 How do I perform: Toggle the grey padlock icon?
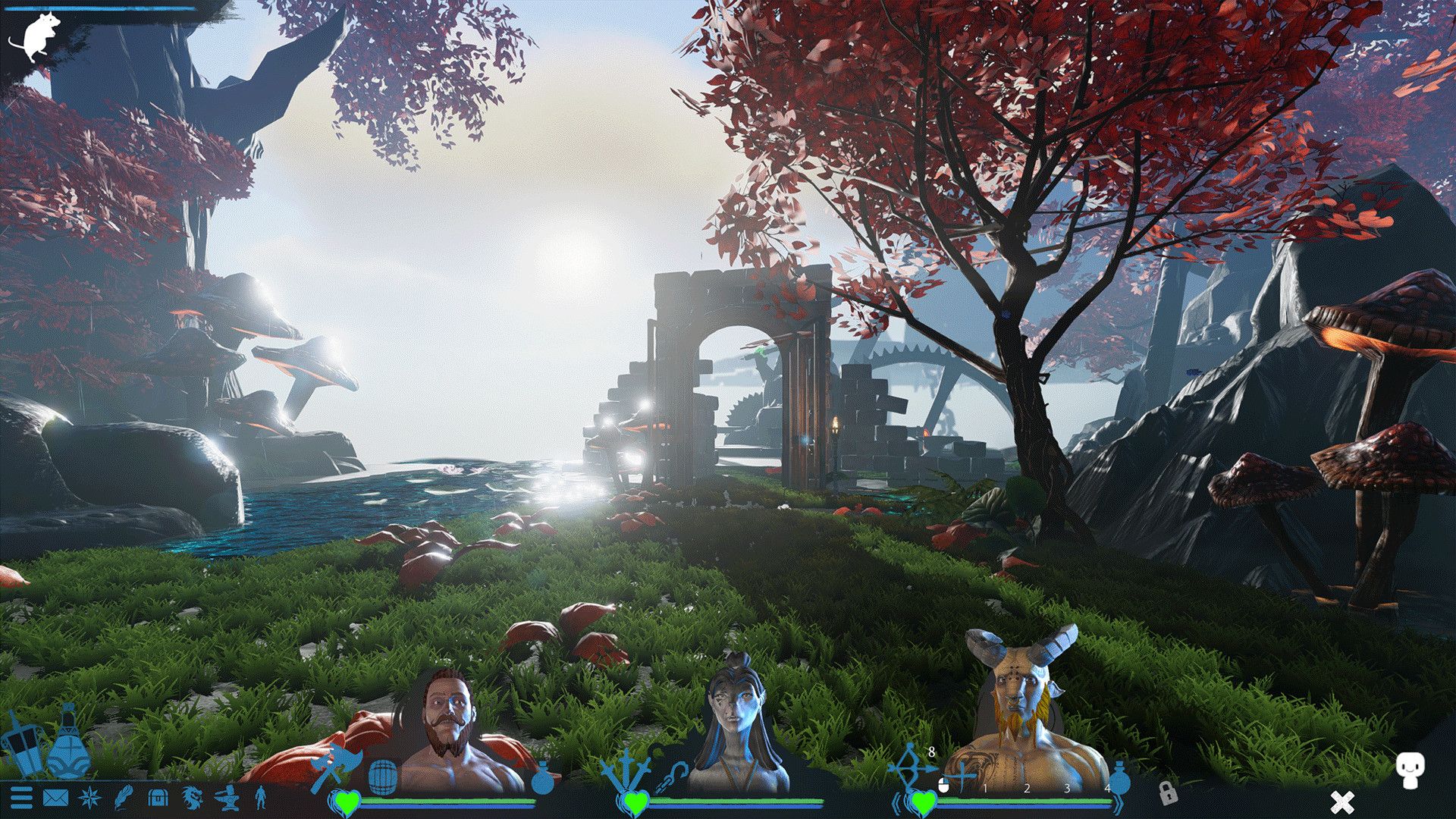point(1168,793)
